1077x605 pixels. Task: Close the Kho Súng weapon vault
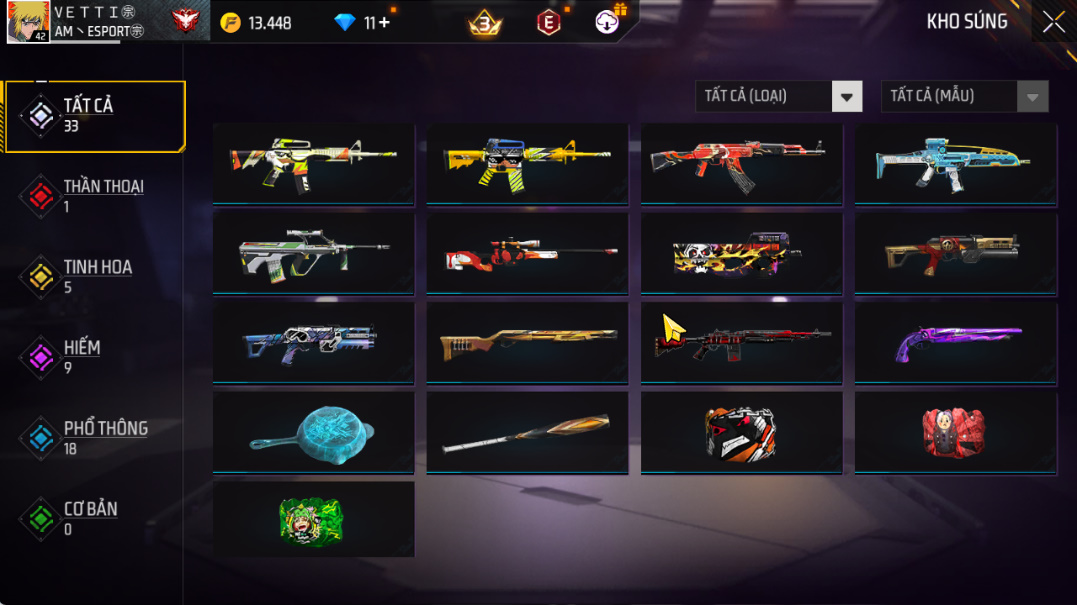point(1053,22)
